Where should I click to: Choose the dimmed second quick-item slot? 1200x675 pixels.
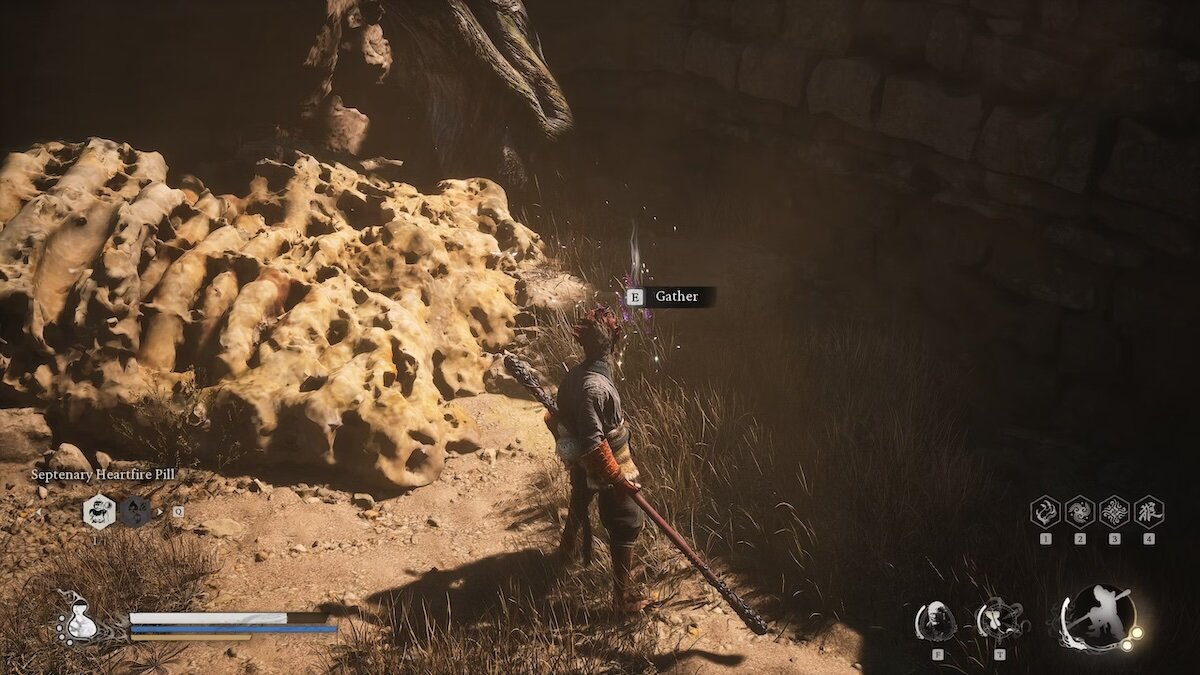pyautogui.click(x=136, y=511)
